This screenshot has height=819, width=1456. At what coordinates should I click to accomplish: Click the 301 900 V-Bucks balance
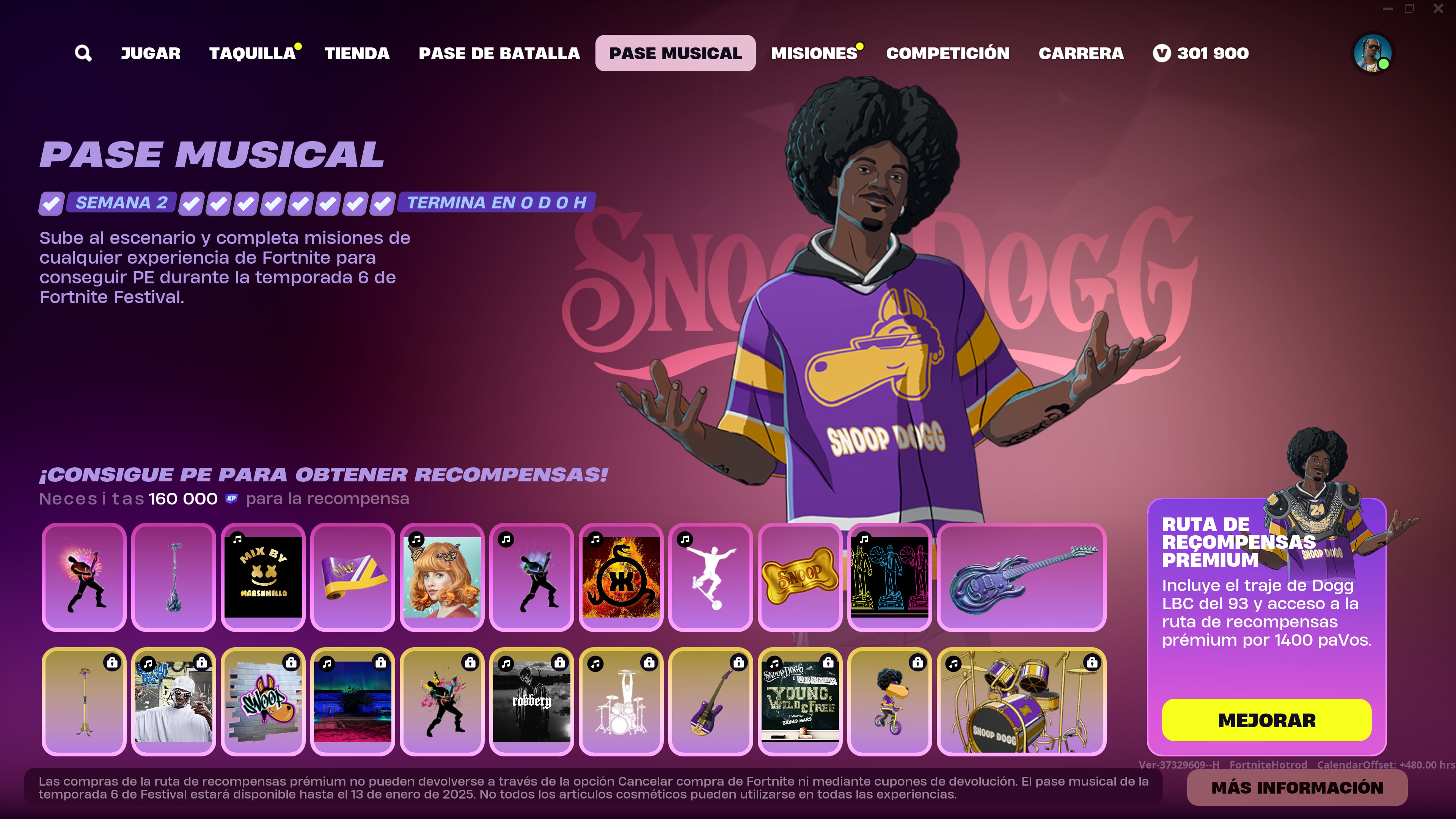coord(1200,53)
